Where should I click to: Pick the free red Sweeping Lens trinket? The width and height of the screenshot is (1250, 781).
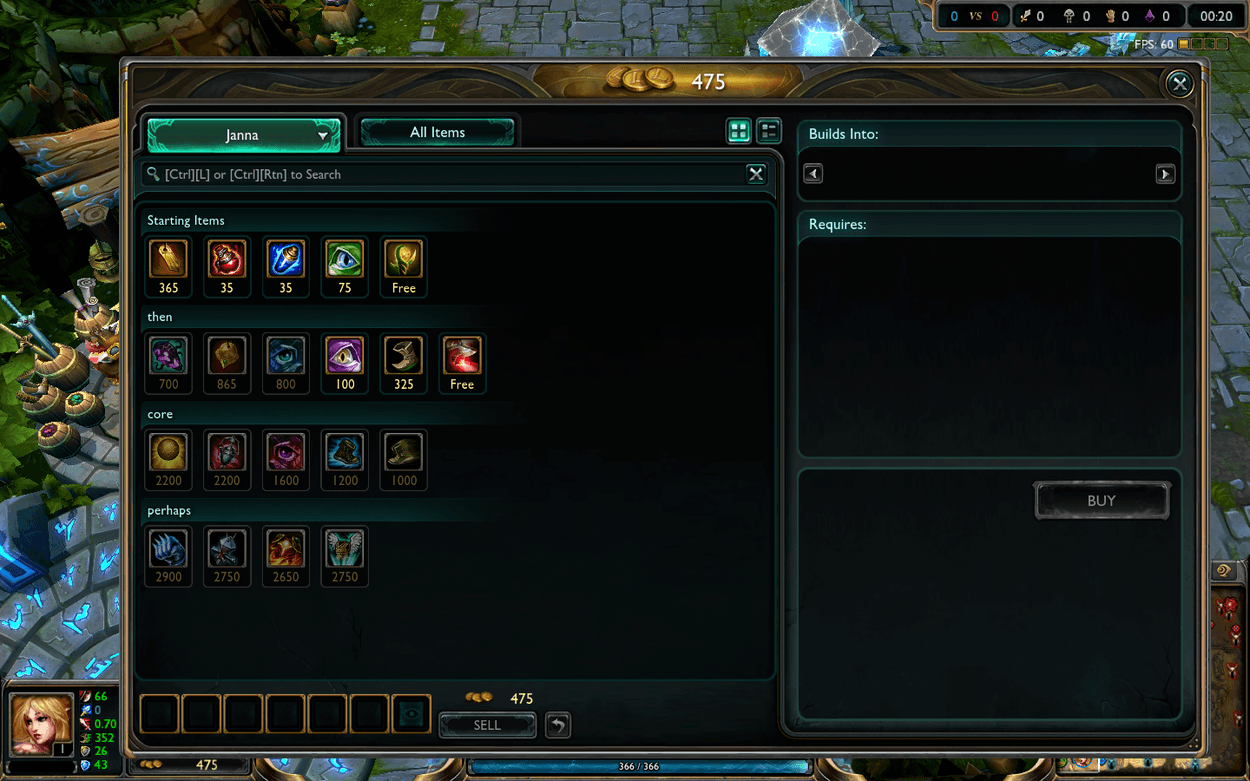click(462, 356)
